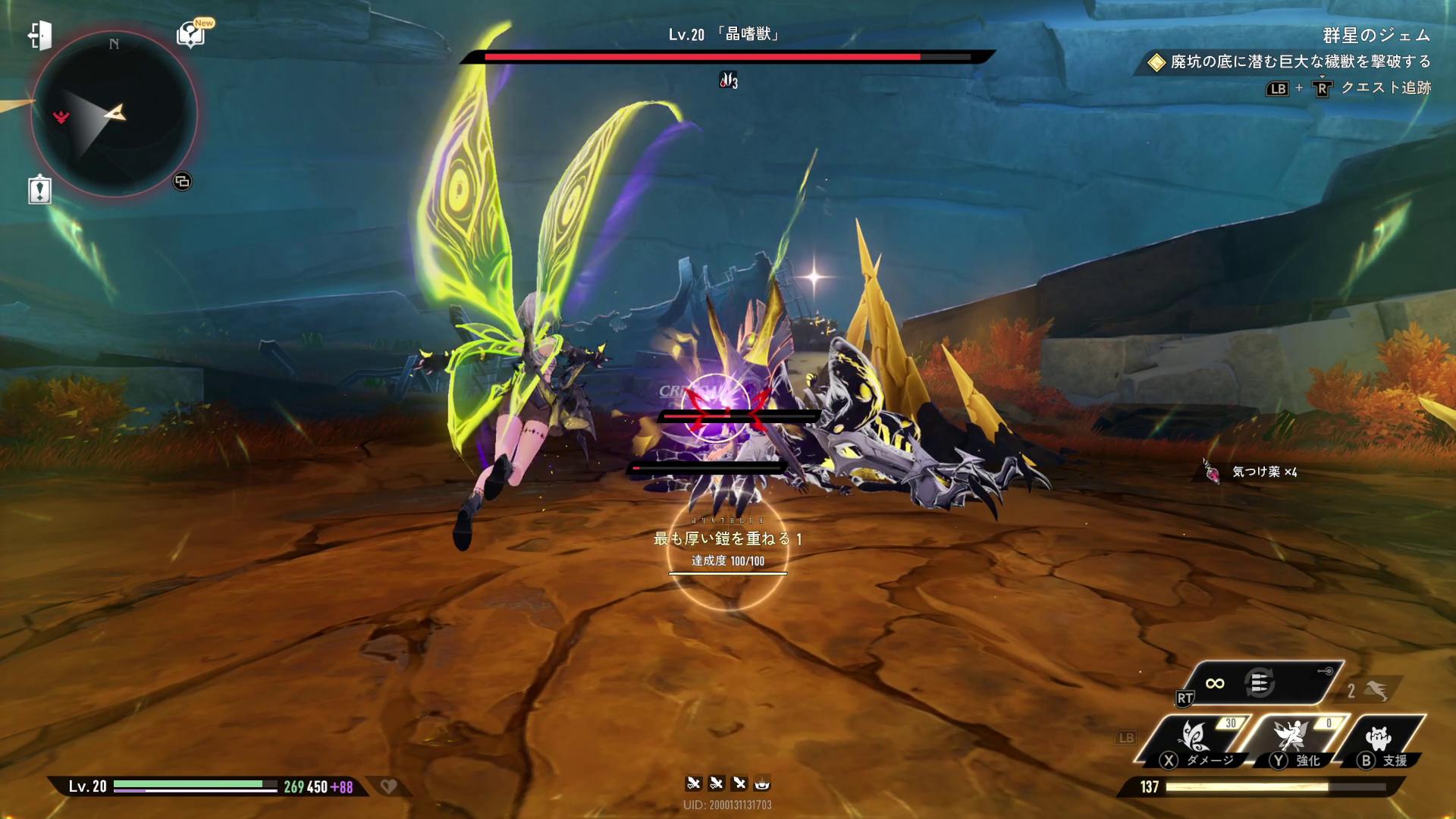The height and width of the screenshot is (819, 1456).
Task: Activate the bear 支援 skill
Action: click(x=1379, y=741)
